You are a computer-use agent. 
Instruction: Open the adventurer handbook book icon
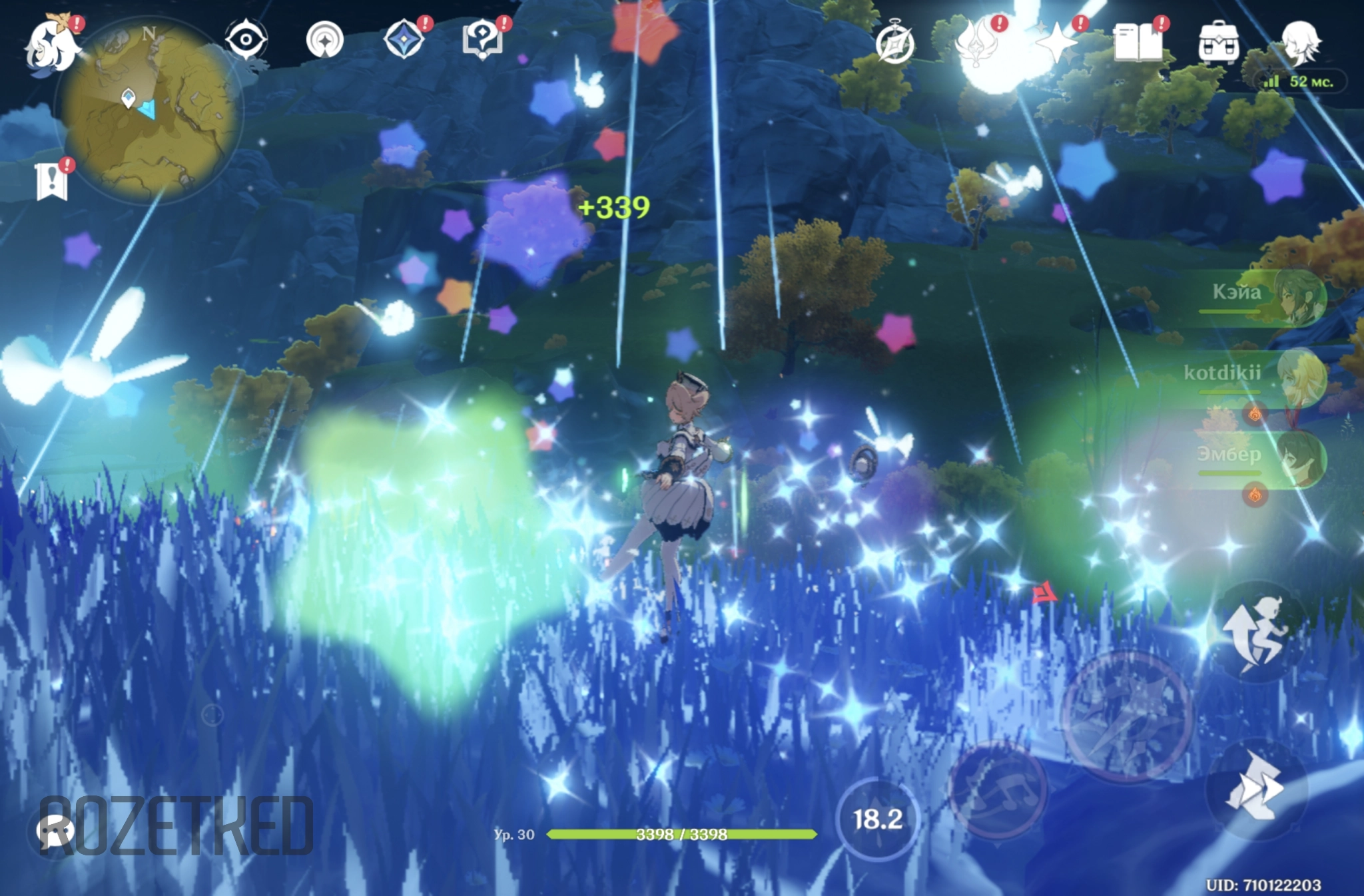coord(1138,43)
